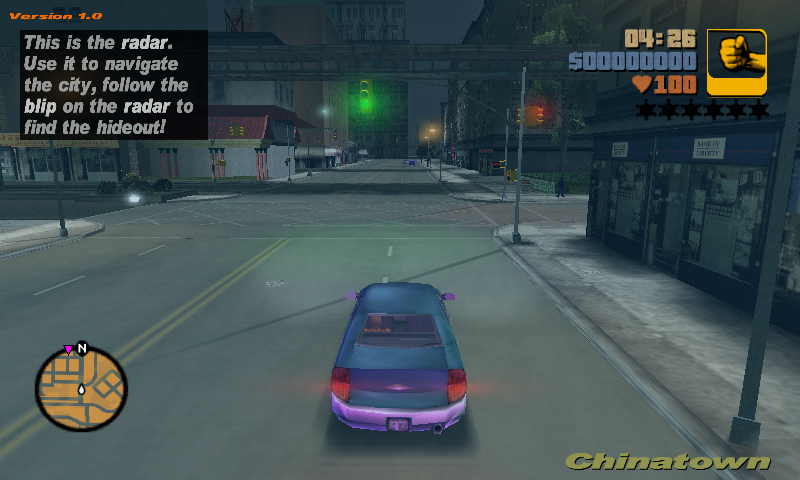
Task: Click the pink mission blip on radar
Action: coord(68,350)
